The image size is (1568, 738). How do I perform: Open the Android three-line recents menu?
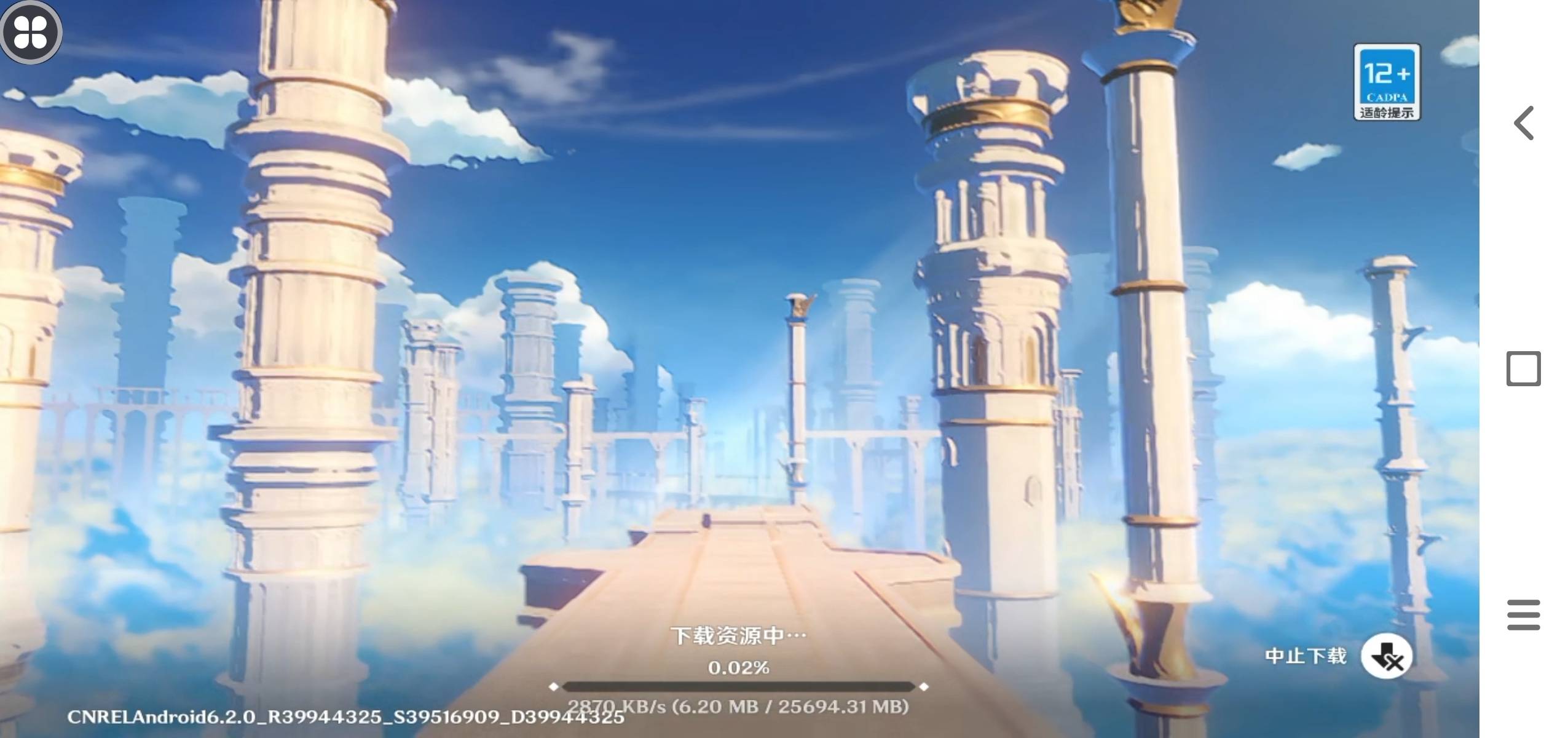point(1523,614)
